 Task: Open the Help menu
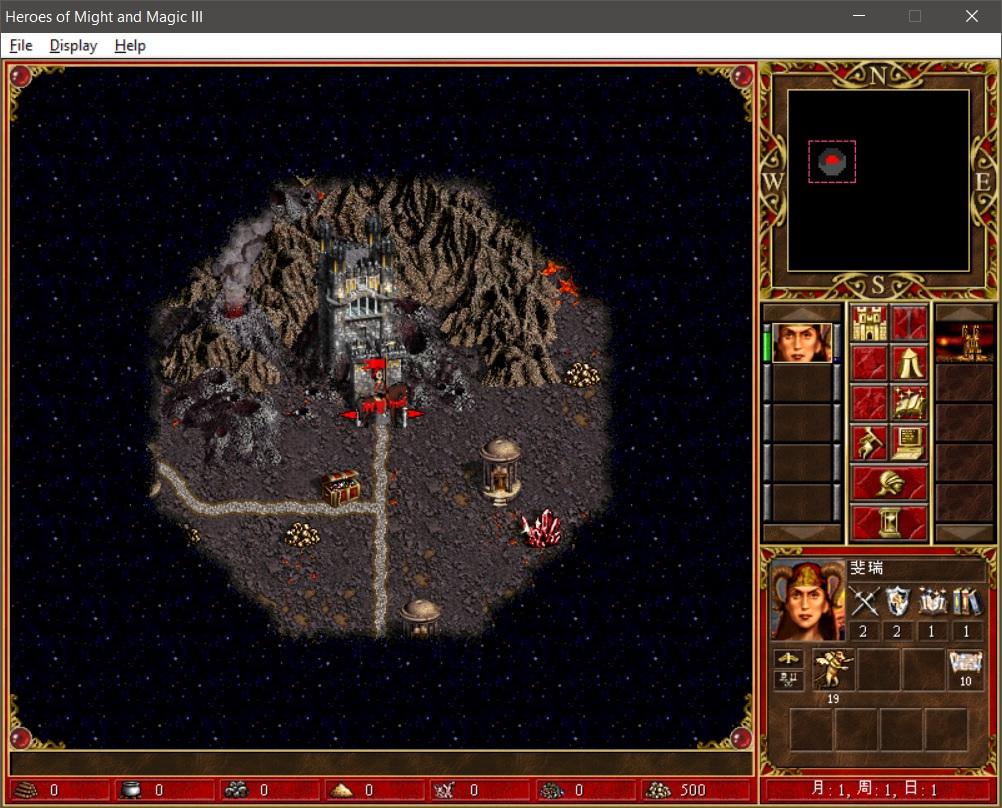tap(130, 46)
